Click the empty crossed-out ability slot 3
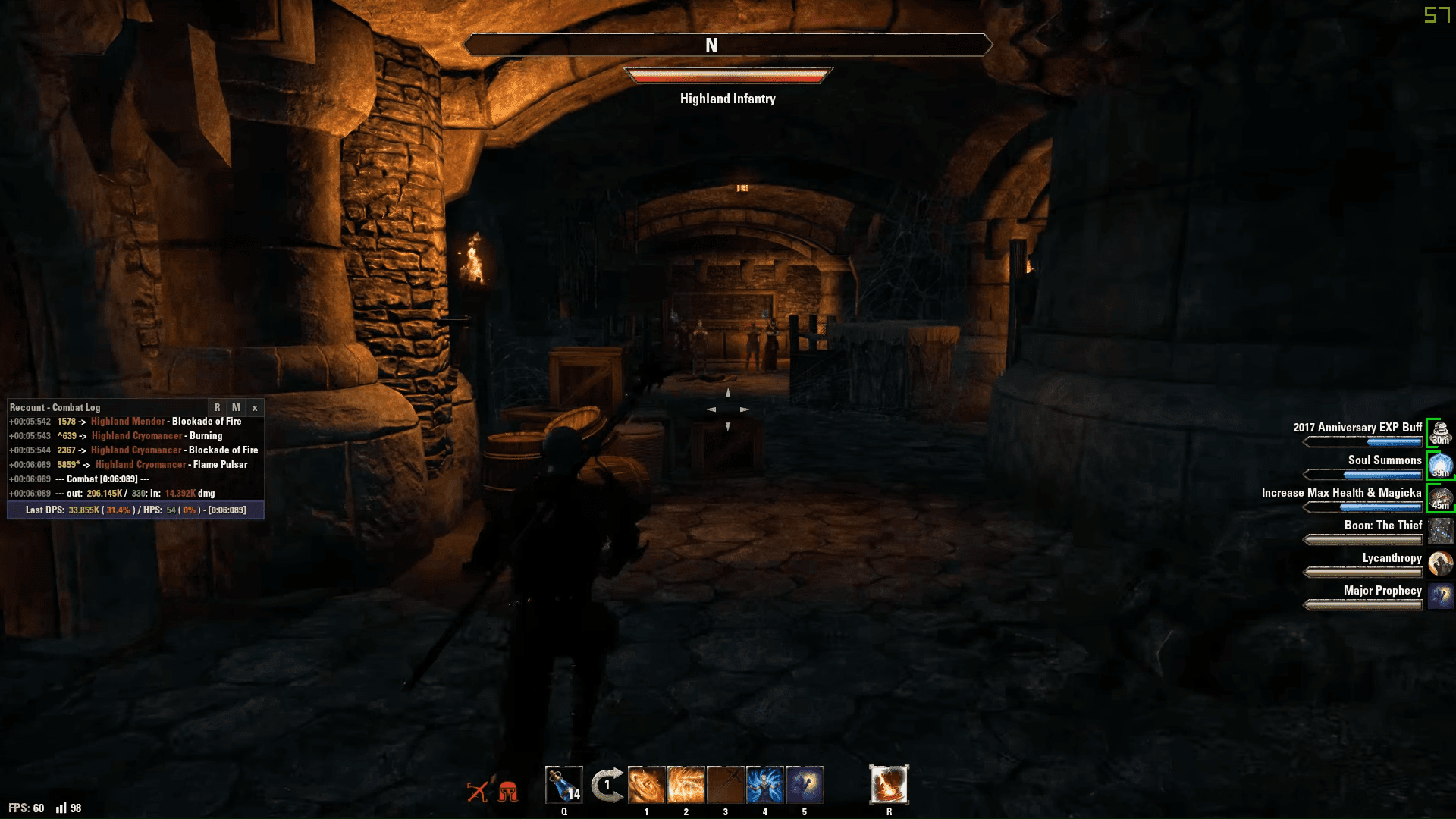 (726, 785)
